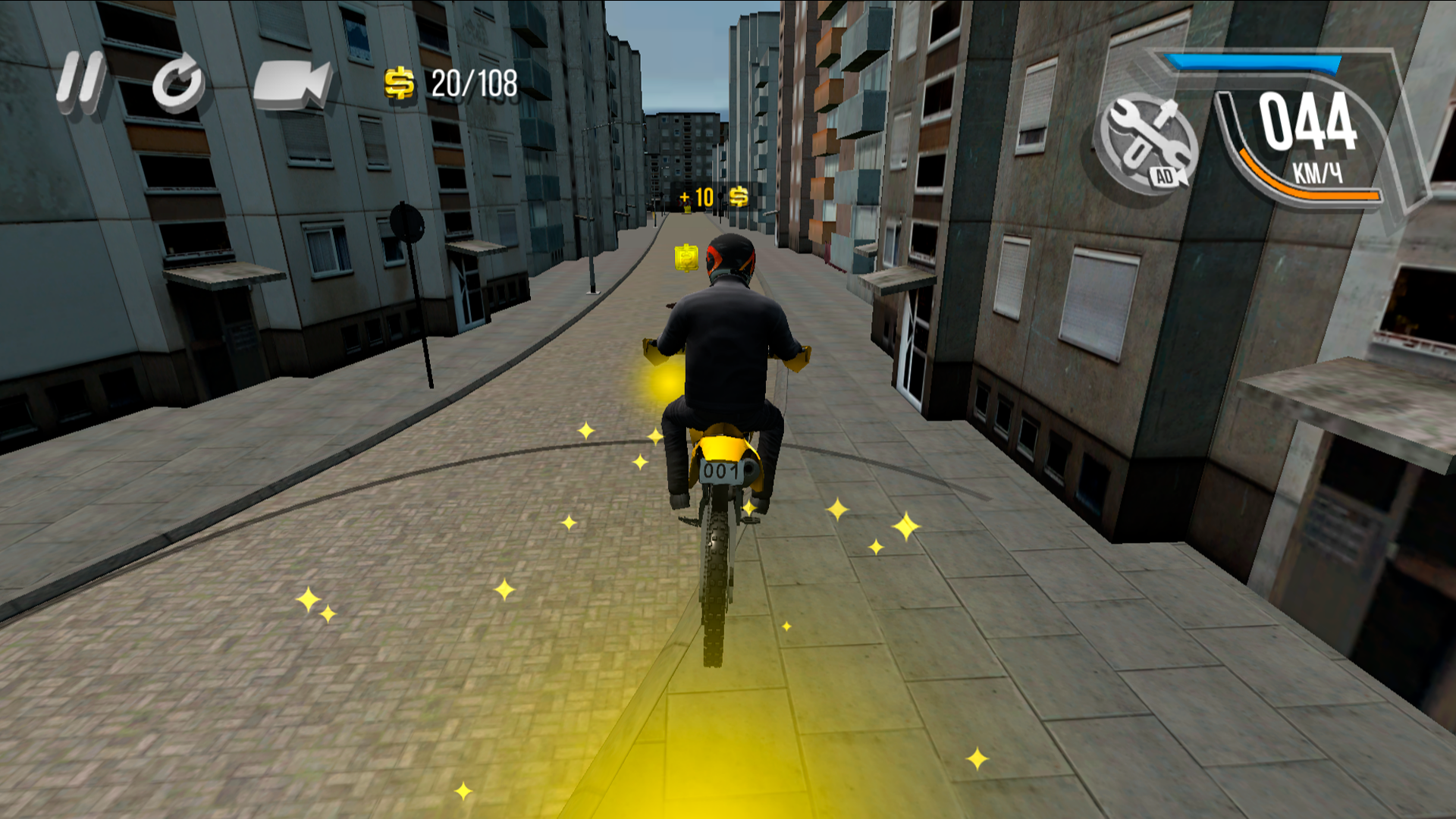
Task: Click the dollar coin icon near the counter
Action: tap(400, 80)
